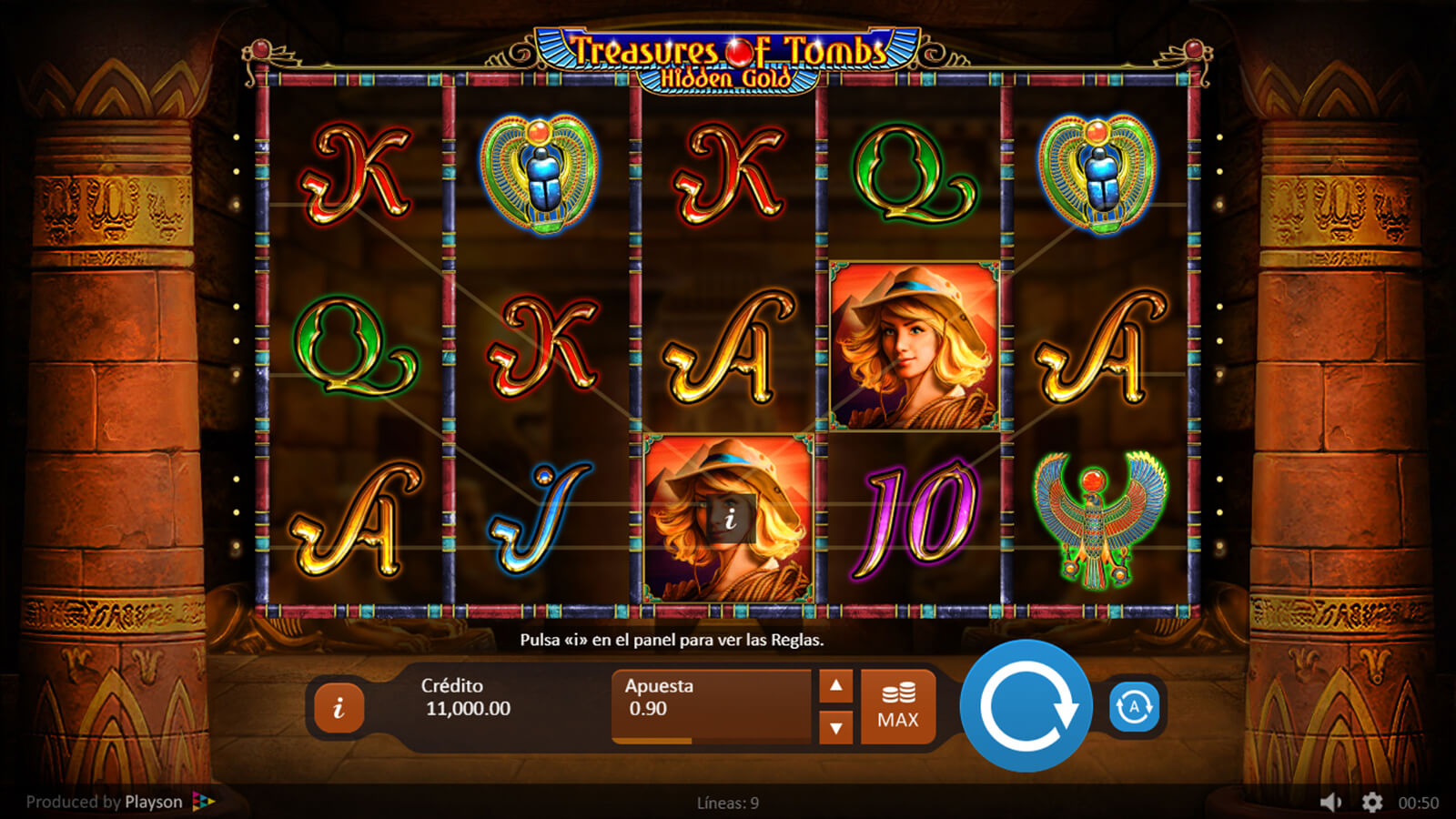Enable autoplay mode
This screenshot has width=1456, height=819.
(1134, 706)
